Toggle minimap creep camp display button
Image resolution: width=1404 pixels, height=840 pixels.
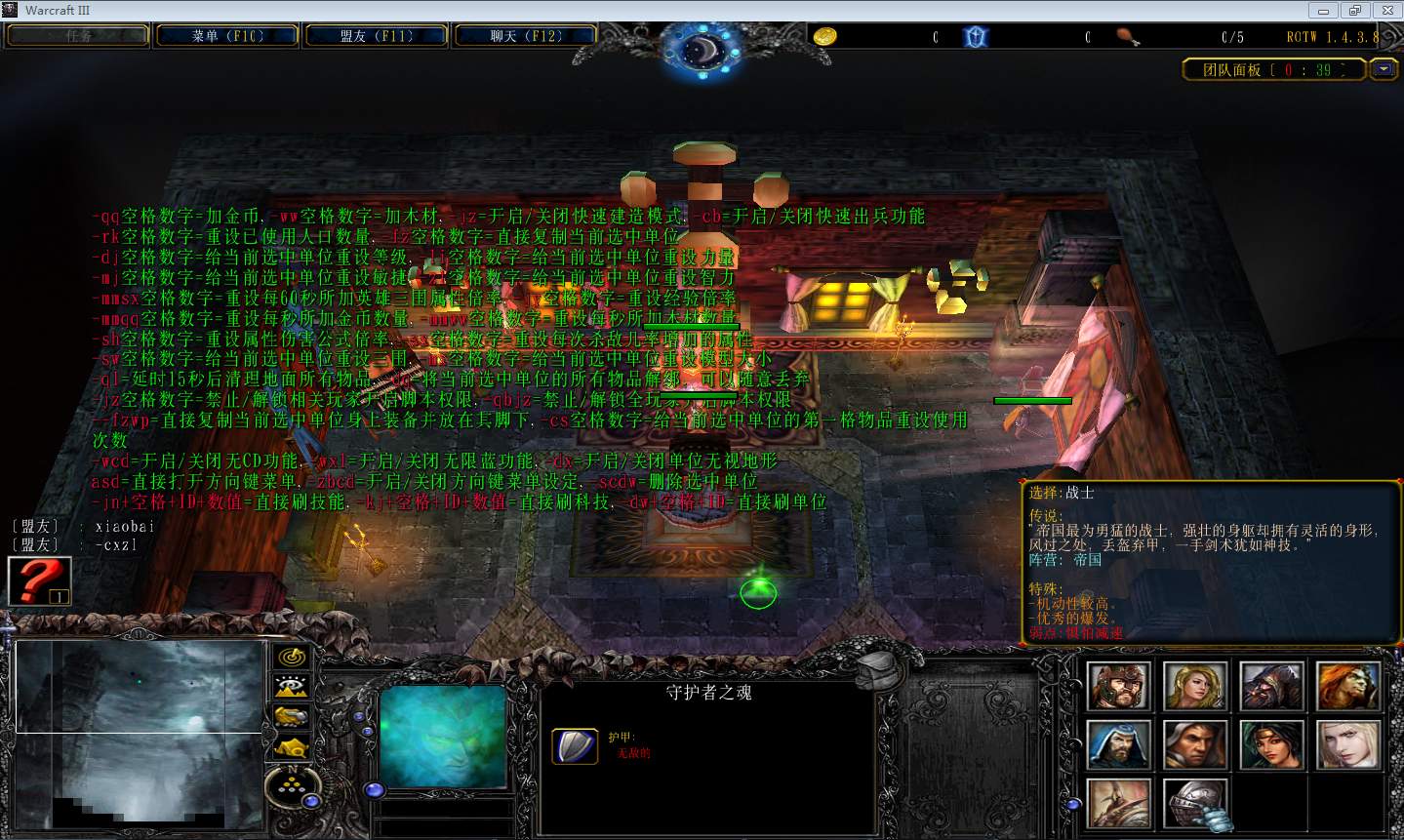coord(292,747)
